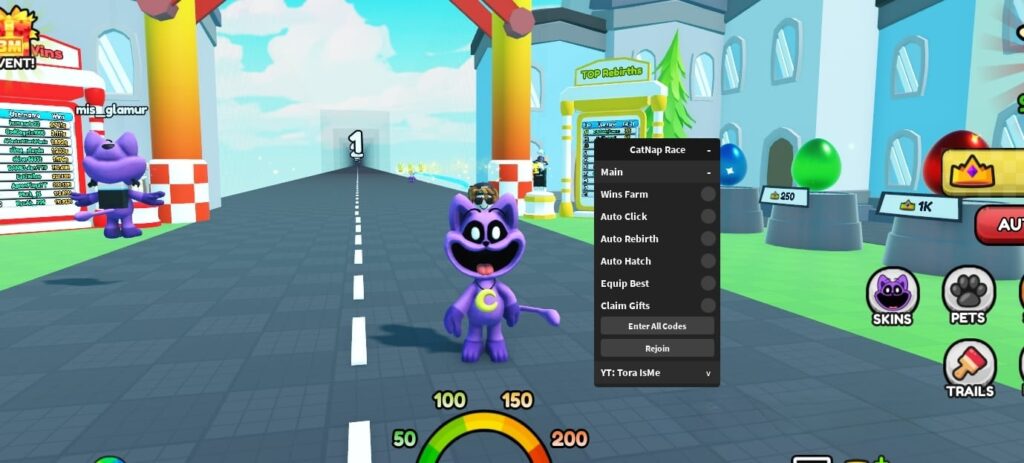Activate the Auto Hatch toggle
Image resolution: width=1024 pixels, height=463 pixels.
(x=707, y=261)
